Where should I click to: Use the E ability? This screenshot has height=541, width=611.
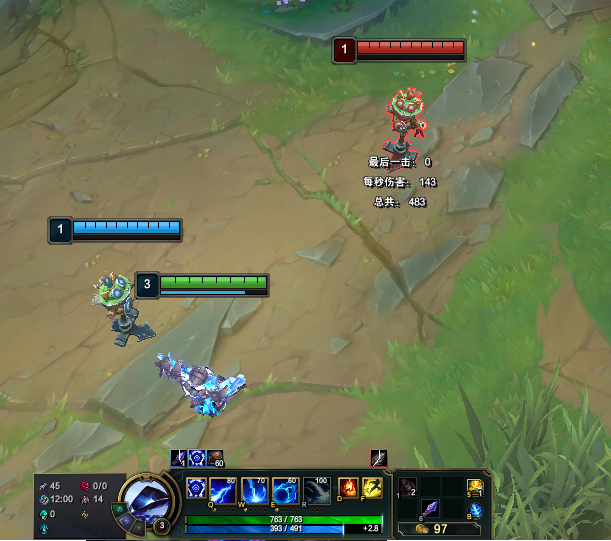coord(285,490)
